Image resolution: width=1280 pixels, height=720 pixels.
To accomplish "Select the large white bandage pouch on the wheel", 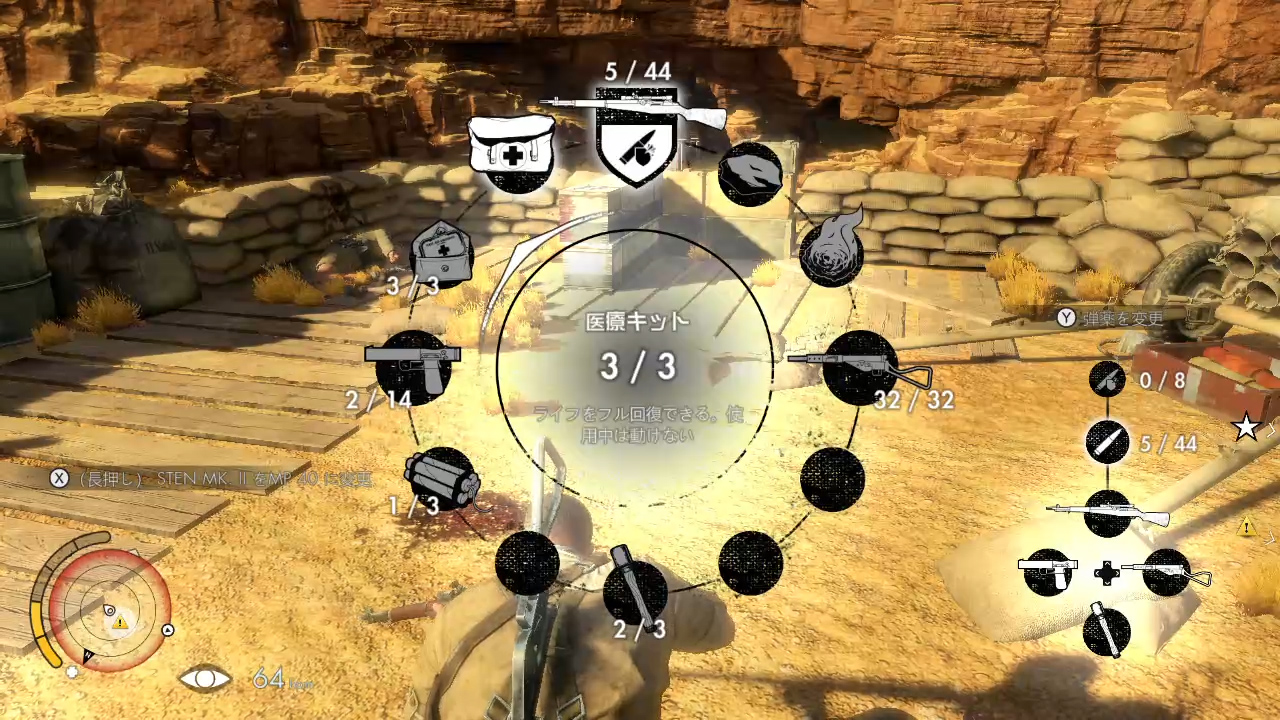I will click(511, 152).
